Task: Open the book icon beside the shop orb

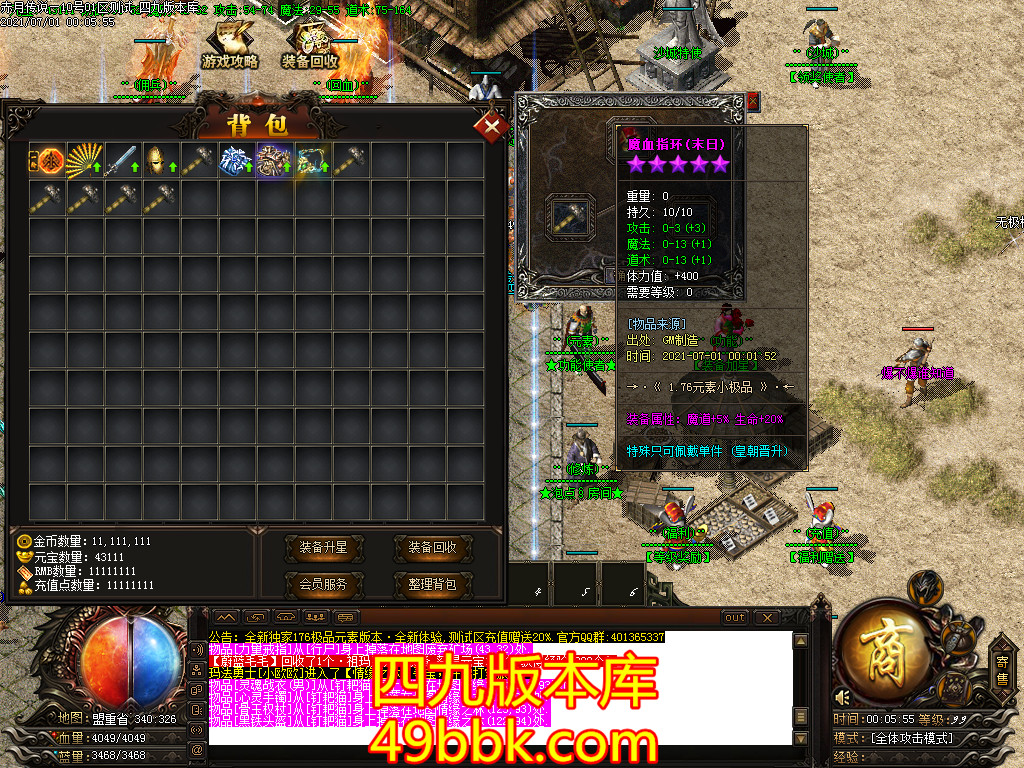Action: (x=955, y=686)
